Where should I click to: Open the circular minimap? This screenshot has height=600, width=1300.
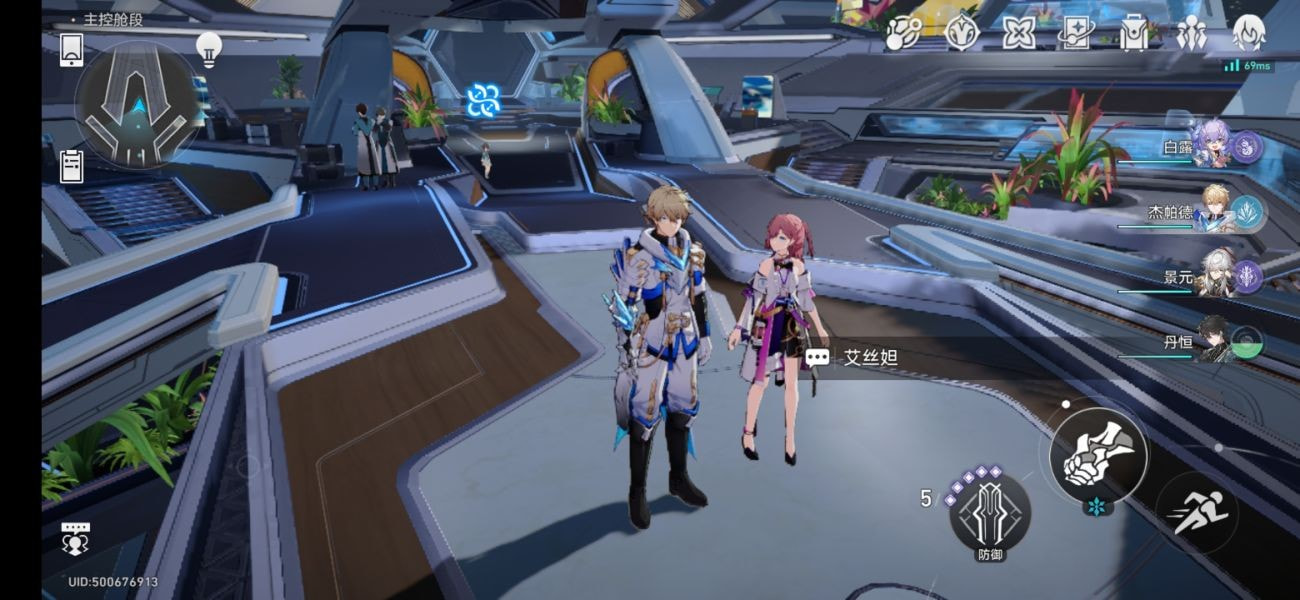tap(139, 104)
